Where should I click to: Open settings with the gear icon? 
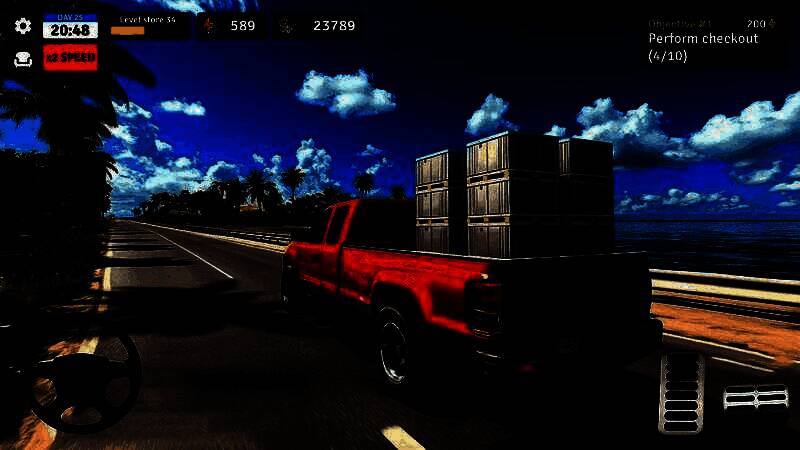pos(23,26)
